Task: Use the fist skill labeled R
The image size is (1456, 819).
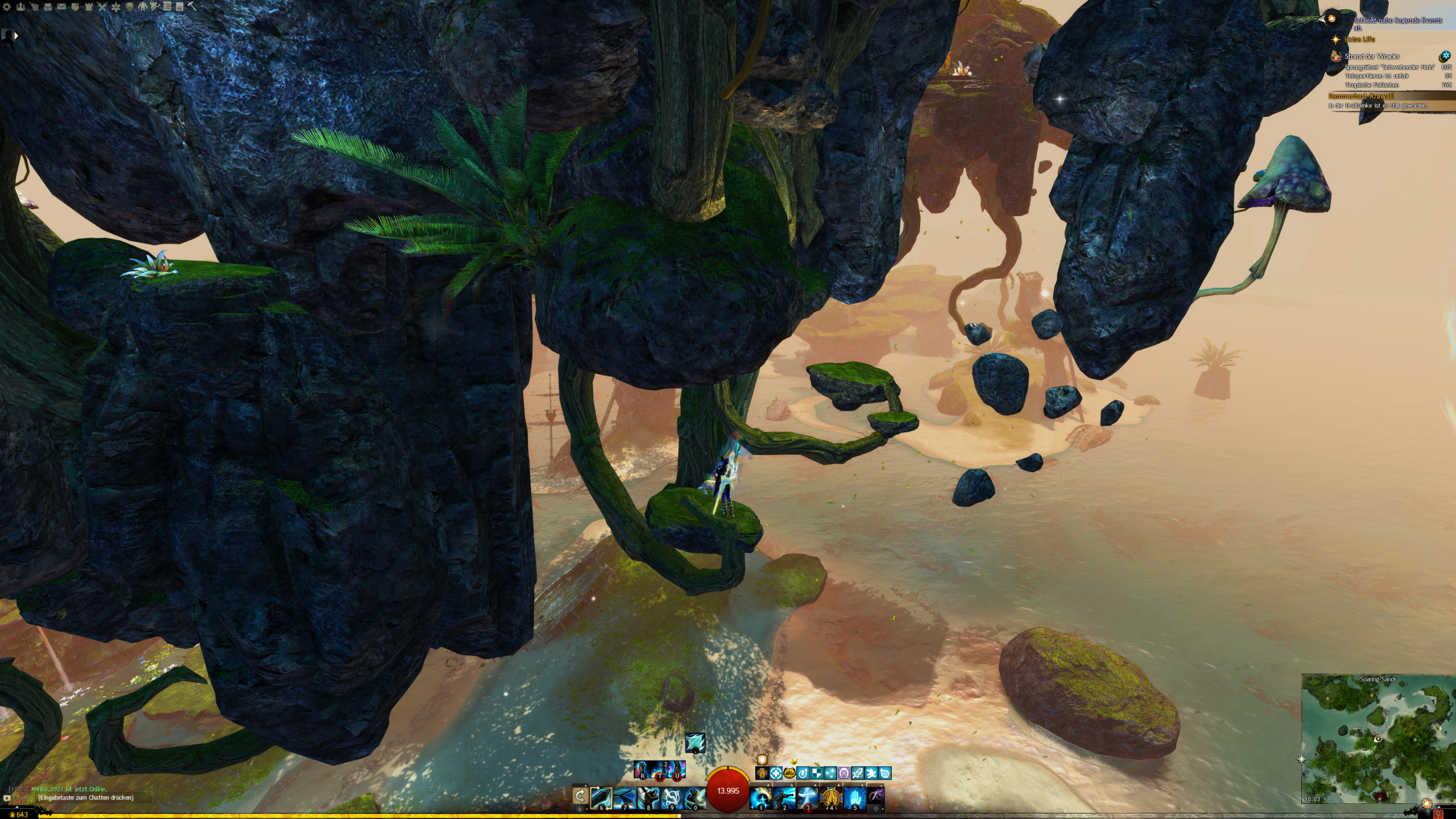Action: pyautogui.click(x=642, y=770)
